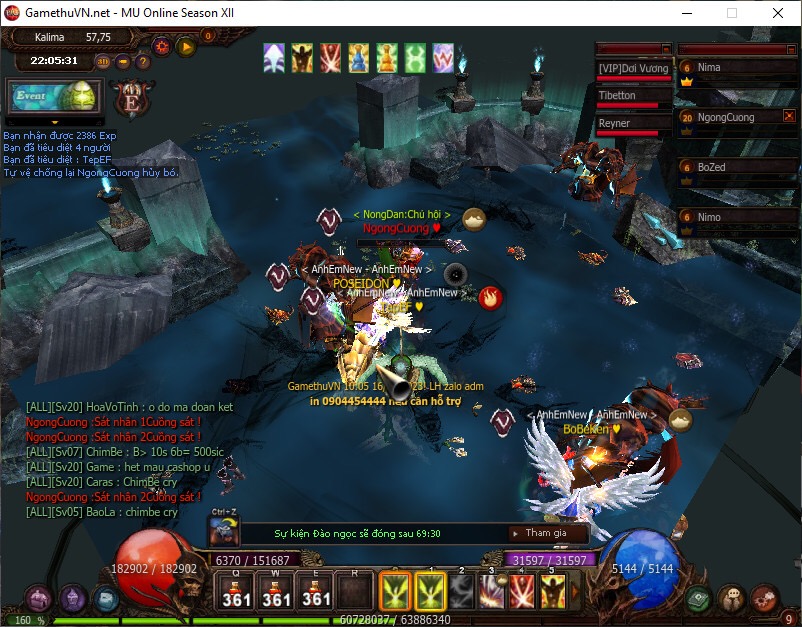Close the game window

(778, 13)
